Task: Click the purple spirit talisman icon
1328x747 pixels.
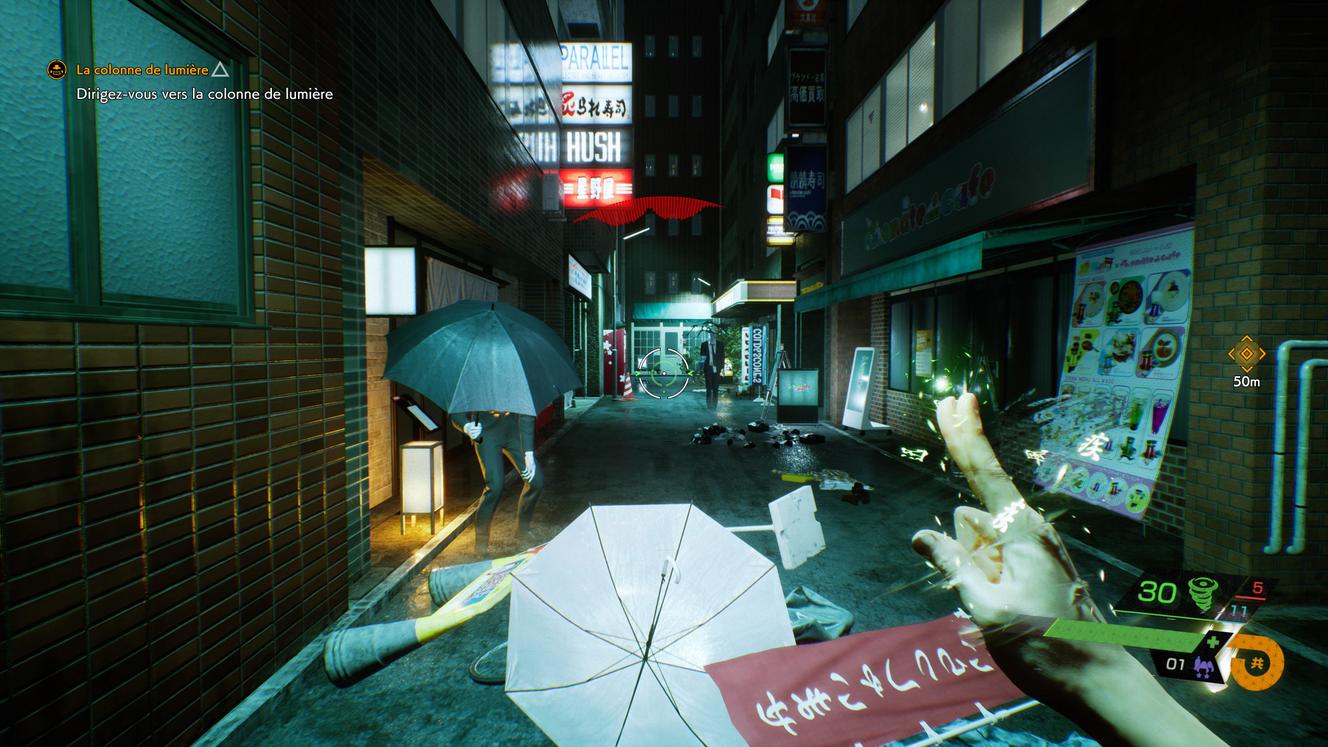Action: (x=1204, y=665)
